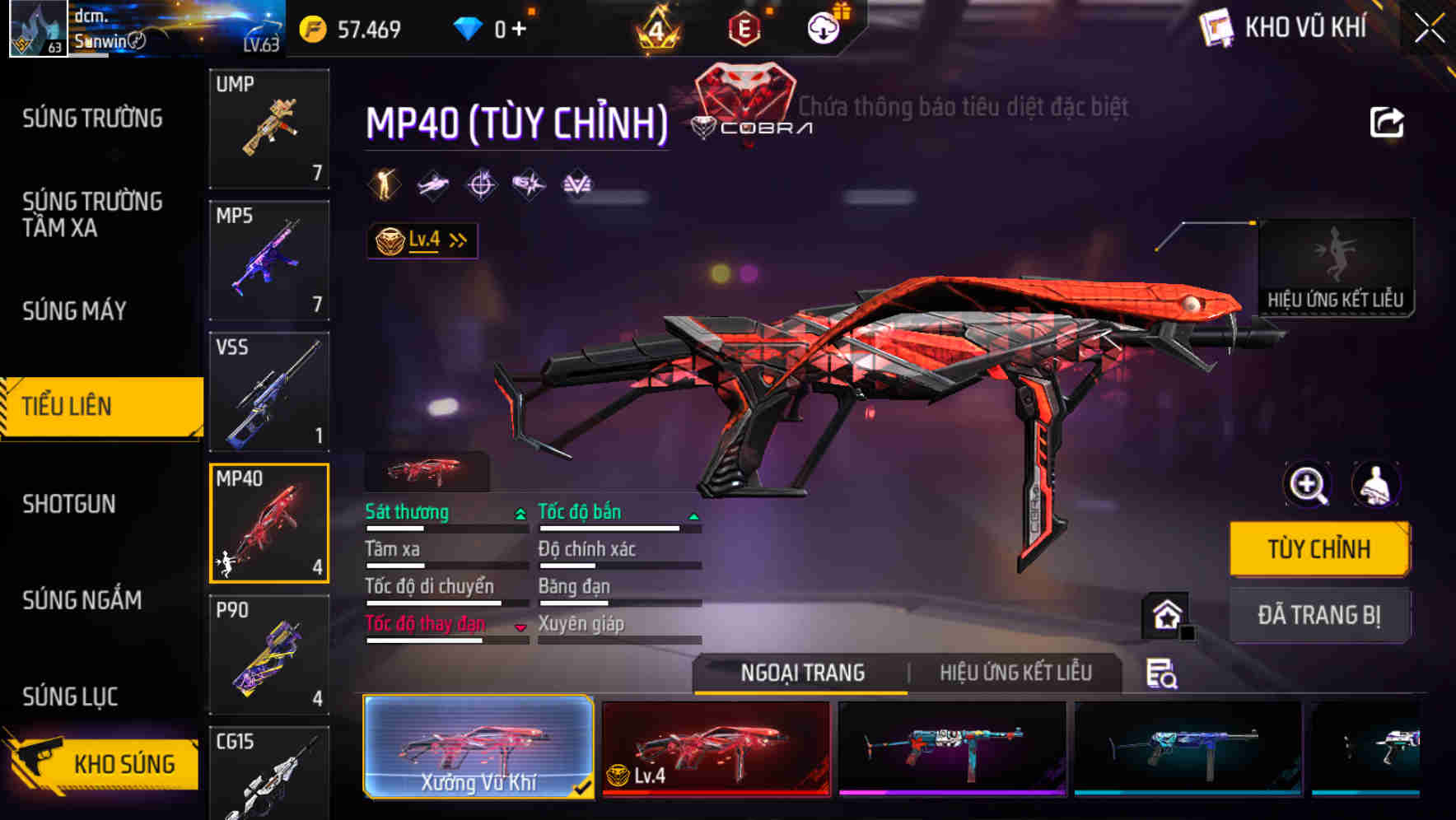
Task: Select the NGOẠI TRANG tab
Action: coord(800,673)
